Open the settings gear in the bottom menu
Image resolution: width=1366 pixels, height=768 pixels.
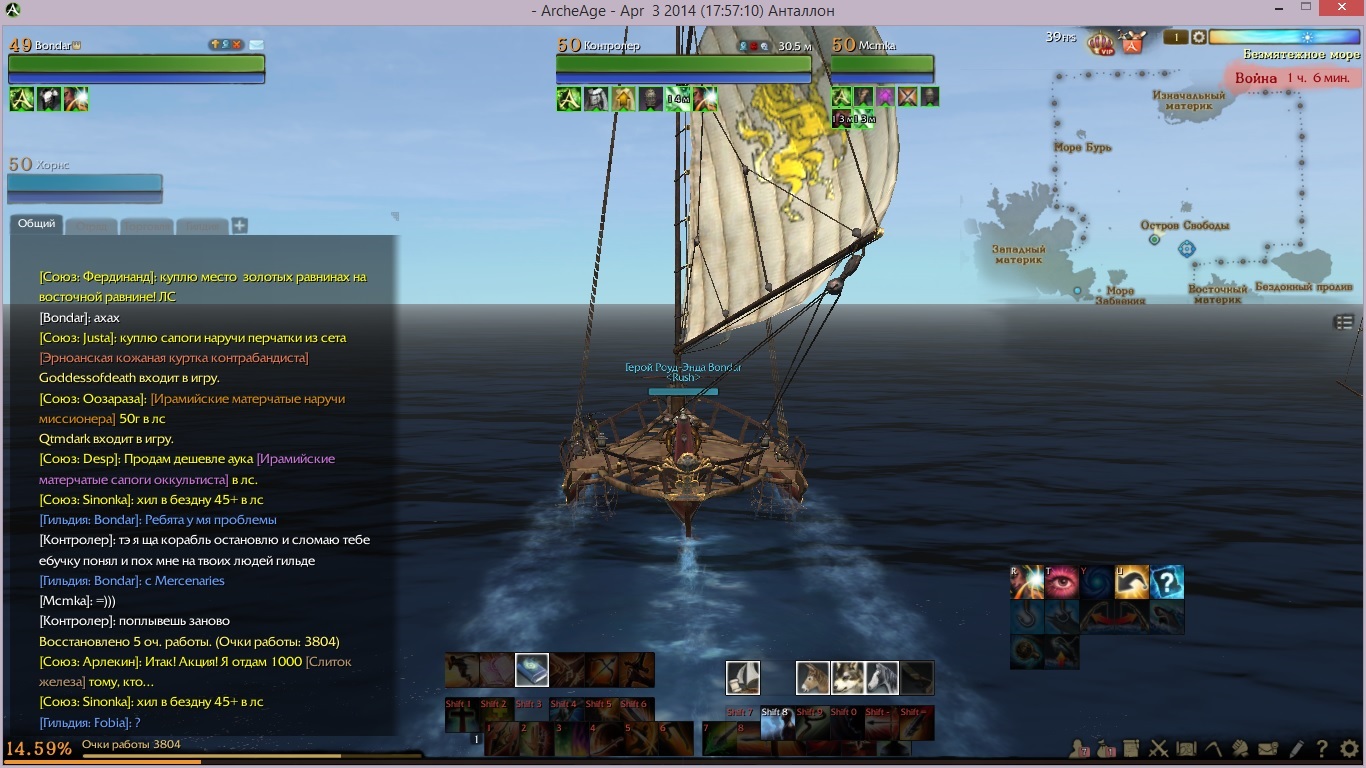coord(1349,748)
